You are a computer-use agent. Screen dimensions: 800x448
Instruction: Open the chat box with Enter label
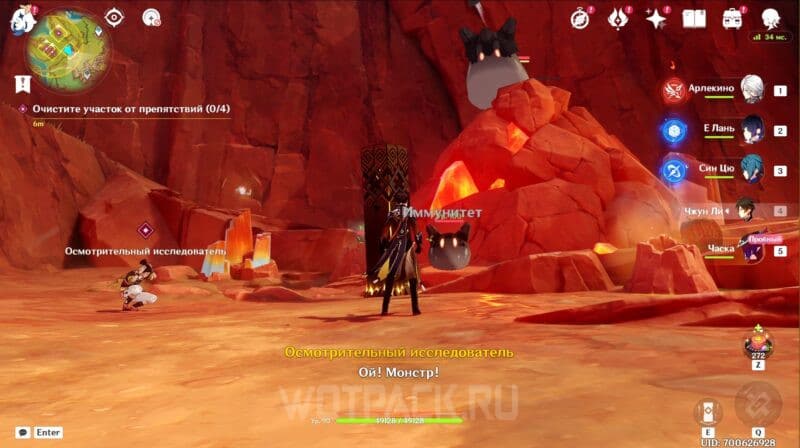(40, 433)
